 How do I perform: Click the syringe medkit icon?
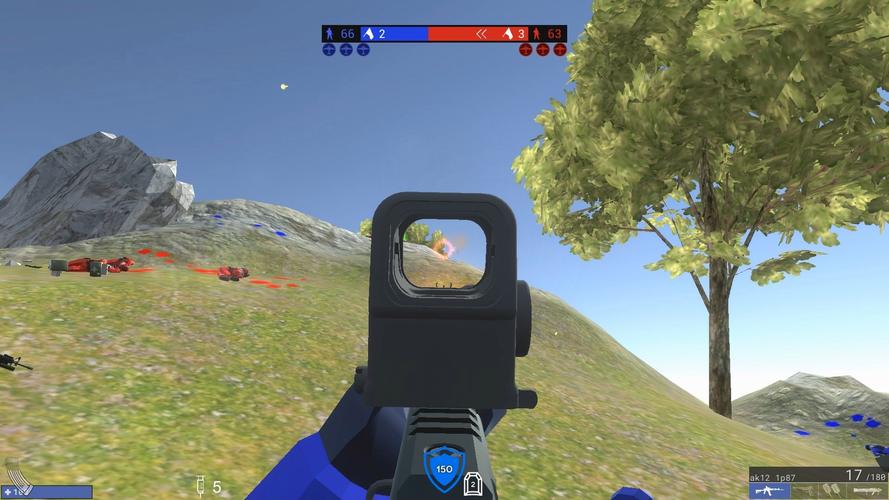point(201,486)
